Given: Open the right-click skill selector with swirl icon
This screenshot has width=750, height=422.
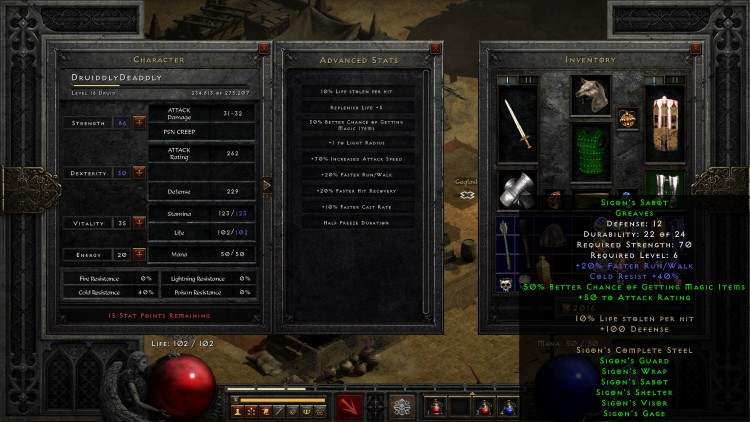Looking at the screenshot, I should pyautogui.click(x=402, y=407).
